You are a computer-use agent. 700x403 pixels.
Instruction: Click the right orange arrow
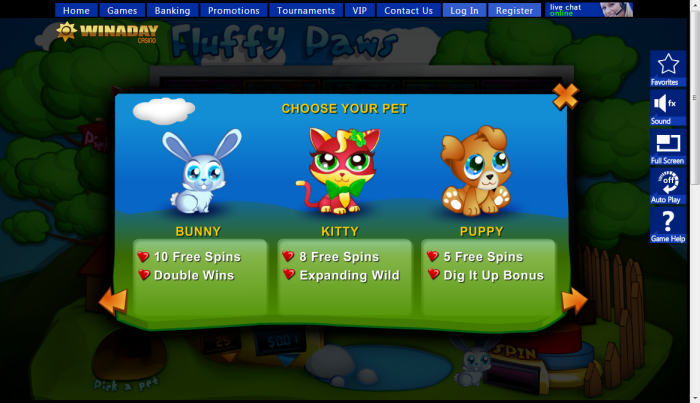574,300
